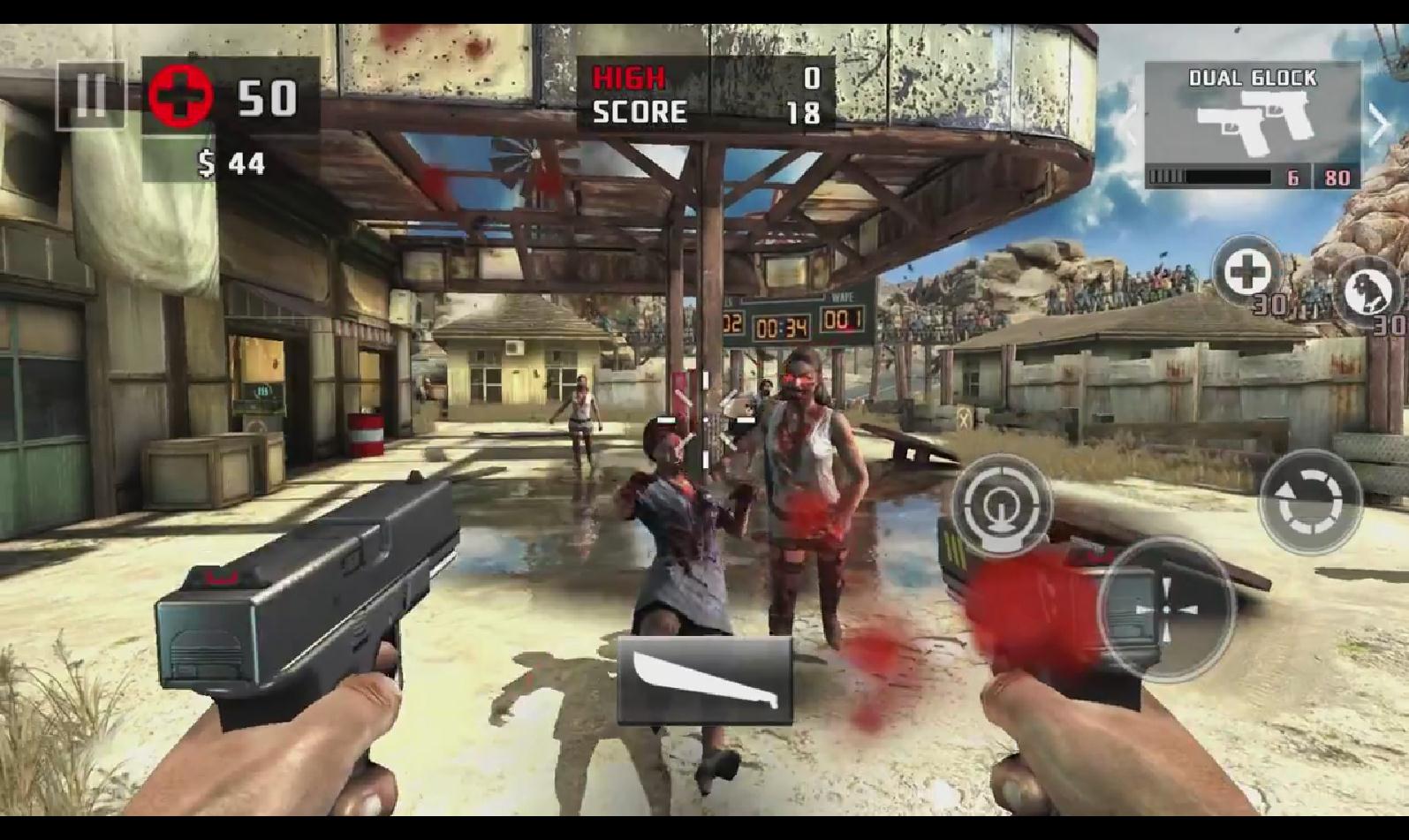Use the white-cross medkit consumable button
Viewport: 1409px width, 840px height.
pos(1246,272)
